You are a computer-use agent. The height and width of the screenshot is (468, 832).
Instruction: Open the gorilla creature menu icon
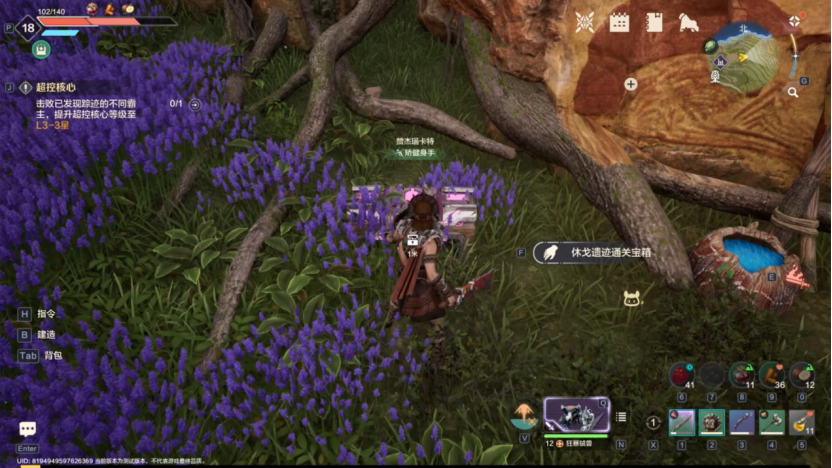coord(688,21)
